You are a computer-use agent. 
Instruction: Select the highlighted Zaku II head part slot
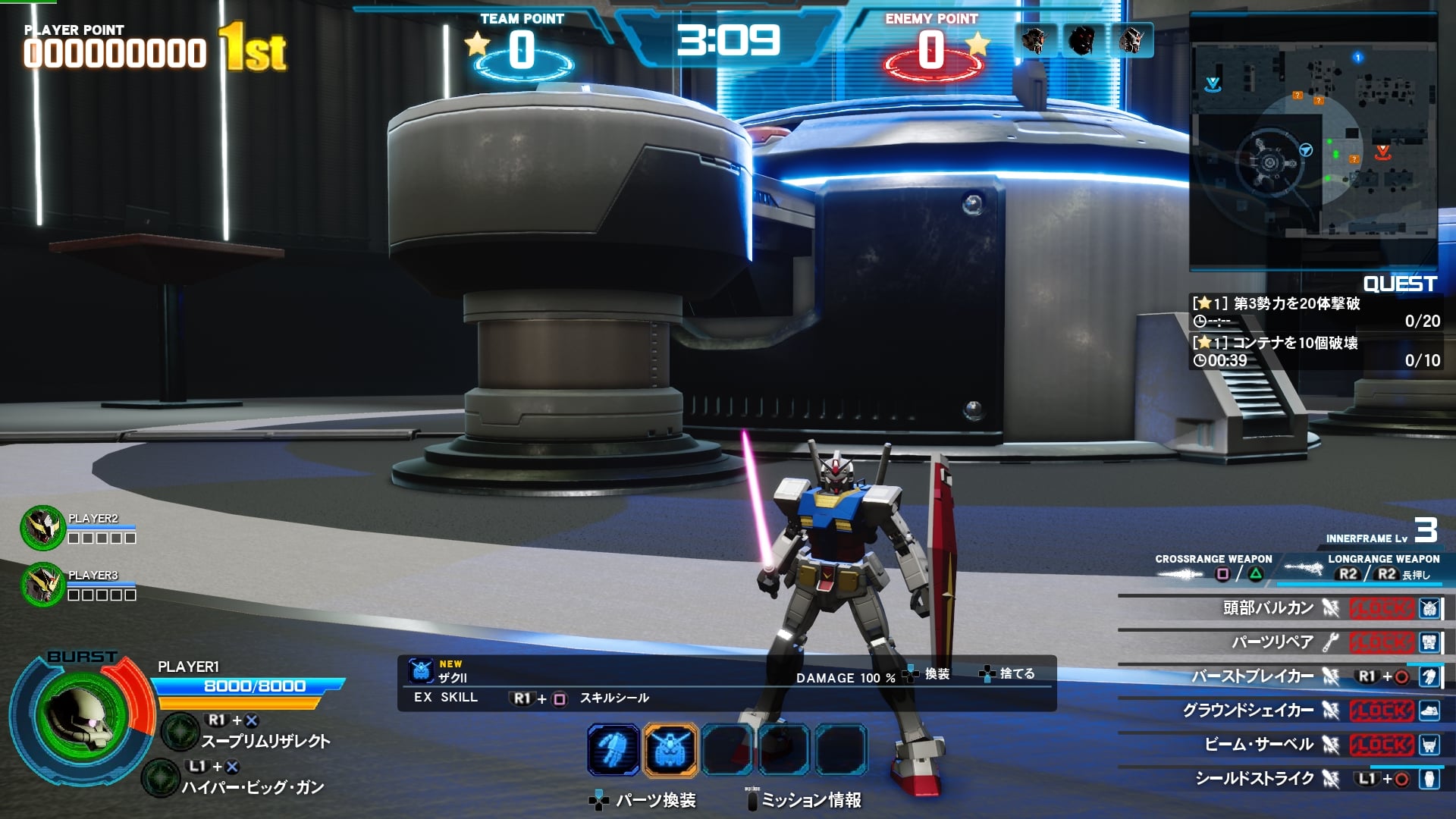coord(670,750)
